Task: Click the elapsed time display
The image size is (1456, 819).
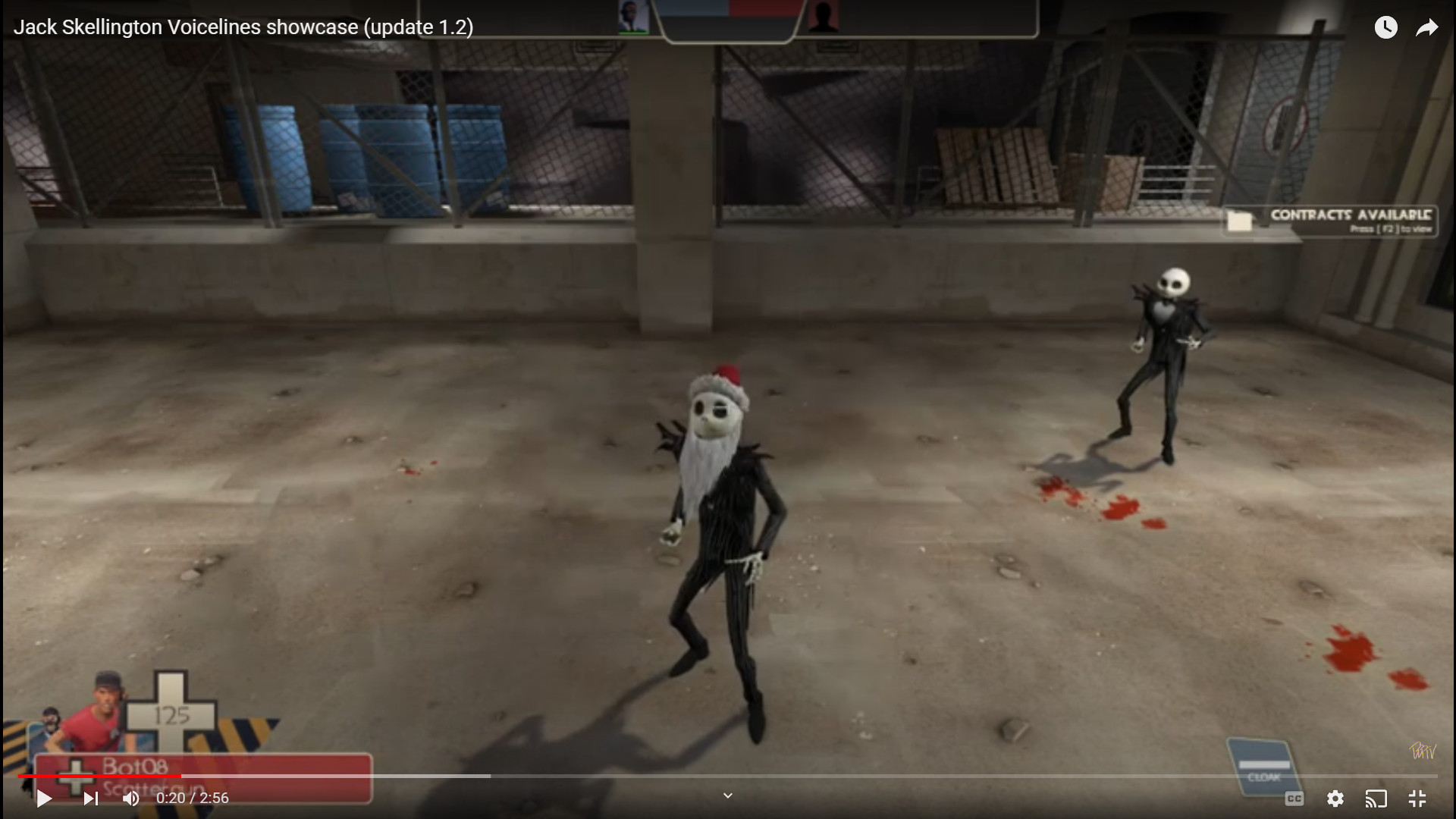Action: point(192,799)
